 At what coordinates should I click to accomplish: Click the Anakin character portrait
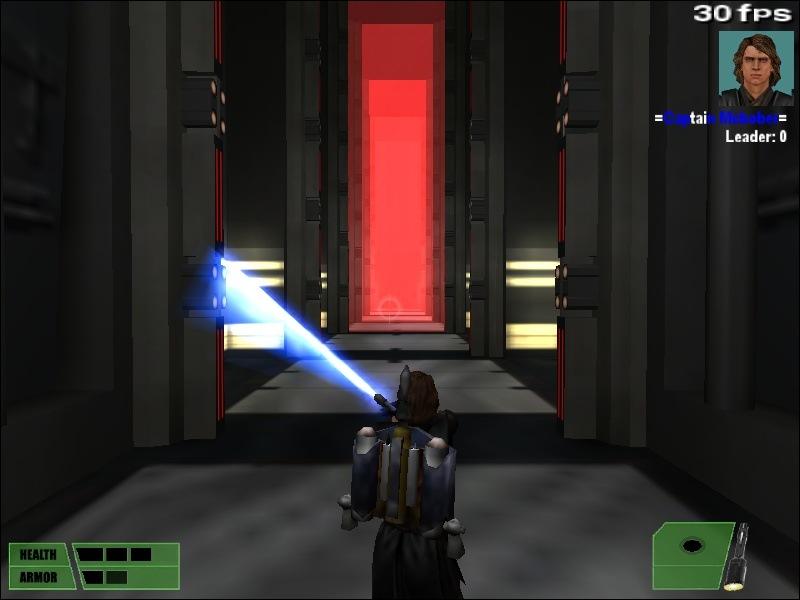pos(755,68)
